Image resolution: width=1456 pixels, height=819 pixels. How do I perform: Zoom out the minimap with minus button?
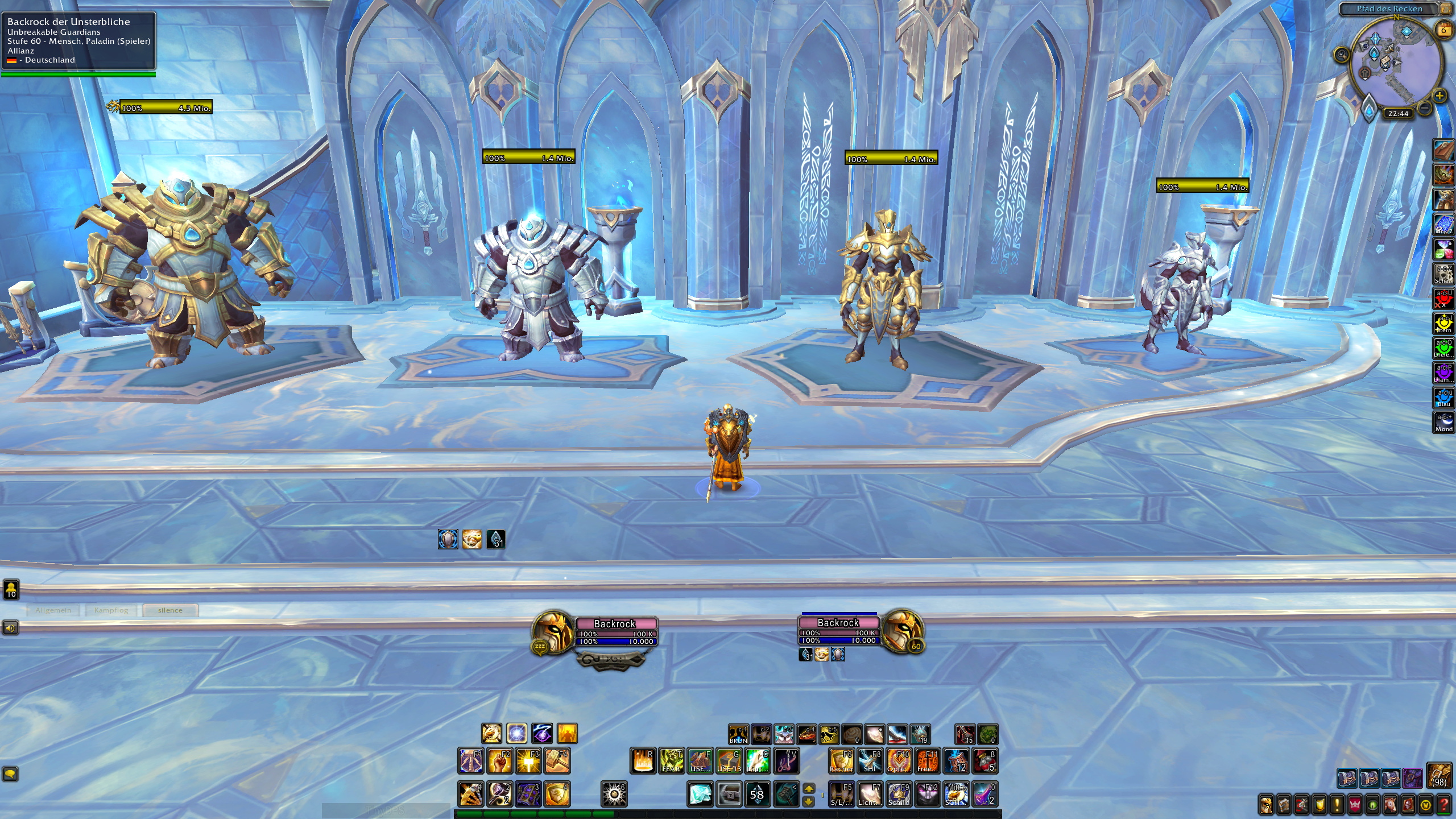pyautogui.click(x=1425, y=107)
